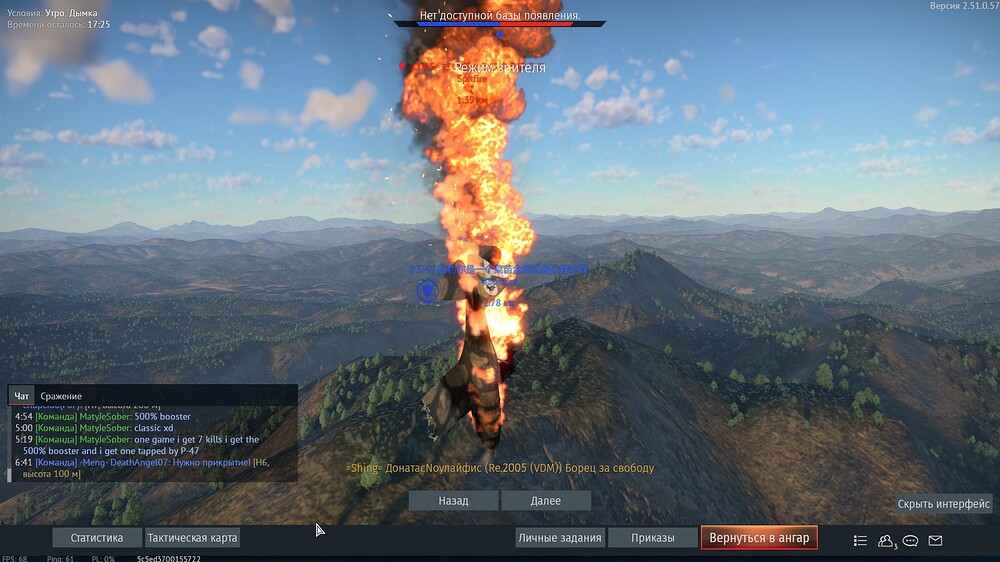
Task: Show the Тактическая карта
Action: point(193,538)
